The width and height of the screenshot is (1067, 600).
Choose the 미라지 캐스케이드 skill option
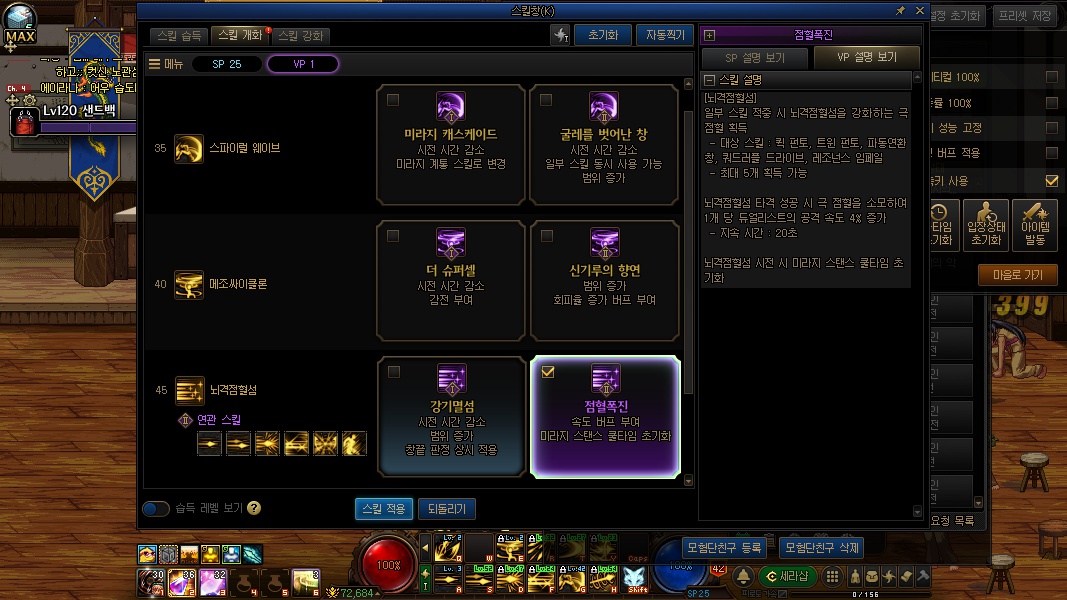click(452, 140)
